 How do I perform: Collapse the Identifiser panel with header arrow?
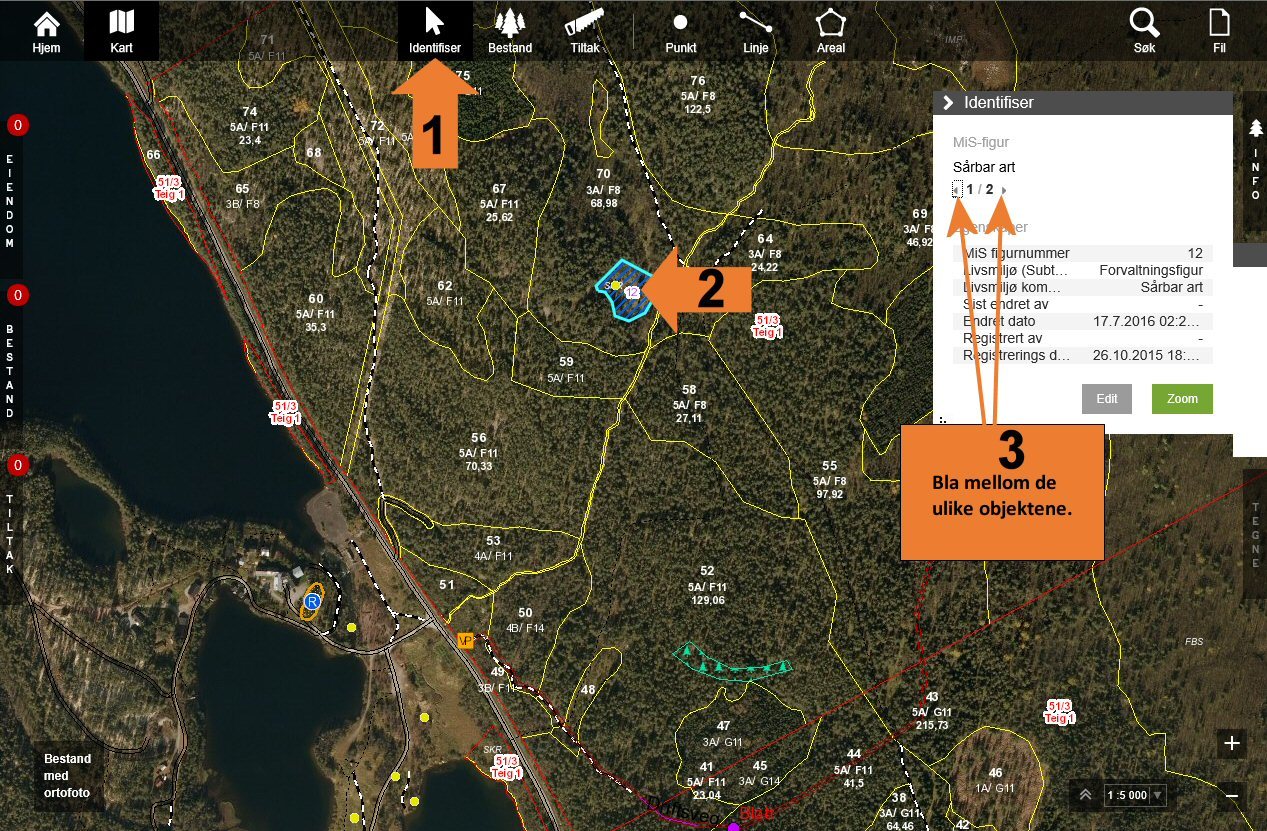click(948, 102)
